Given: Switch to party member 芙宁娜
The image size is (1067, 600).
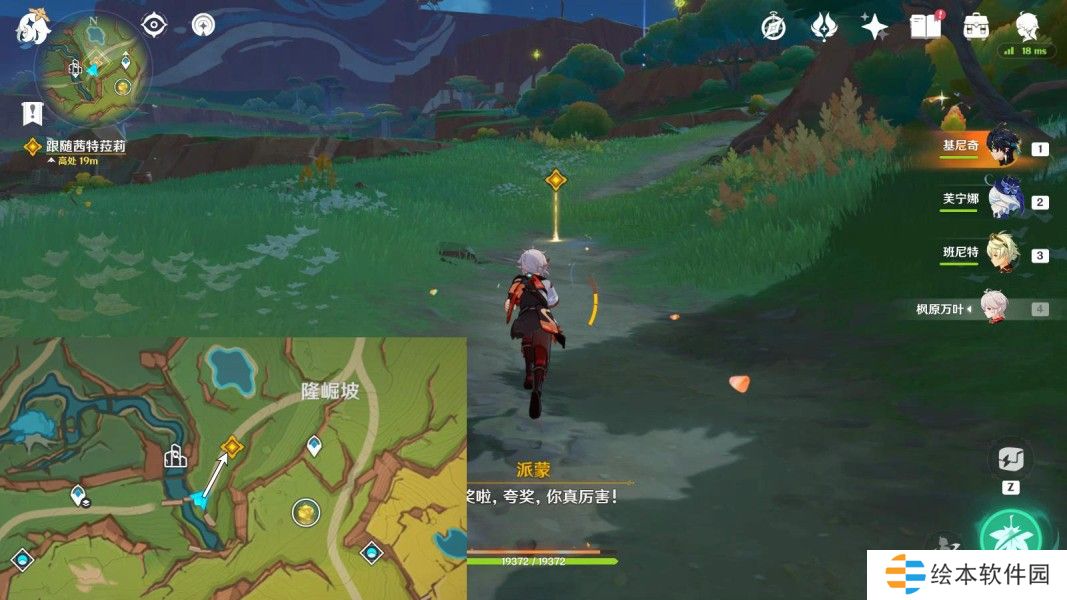Looking at the screenshot, I should point(1001,200).
